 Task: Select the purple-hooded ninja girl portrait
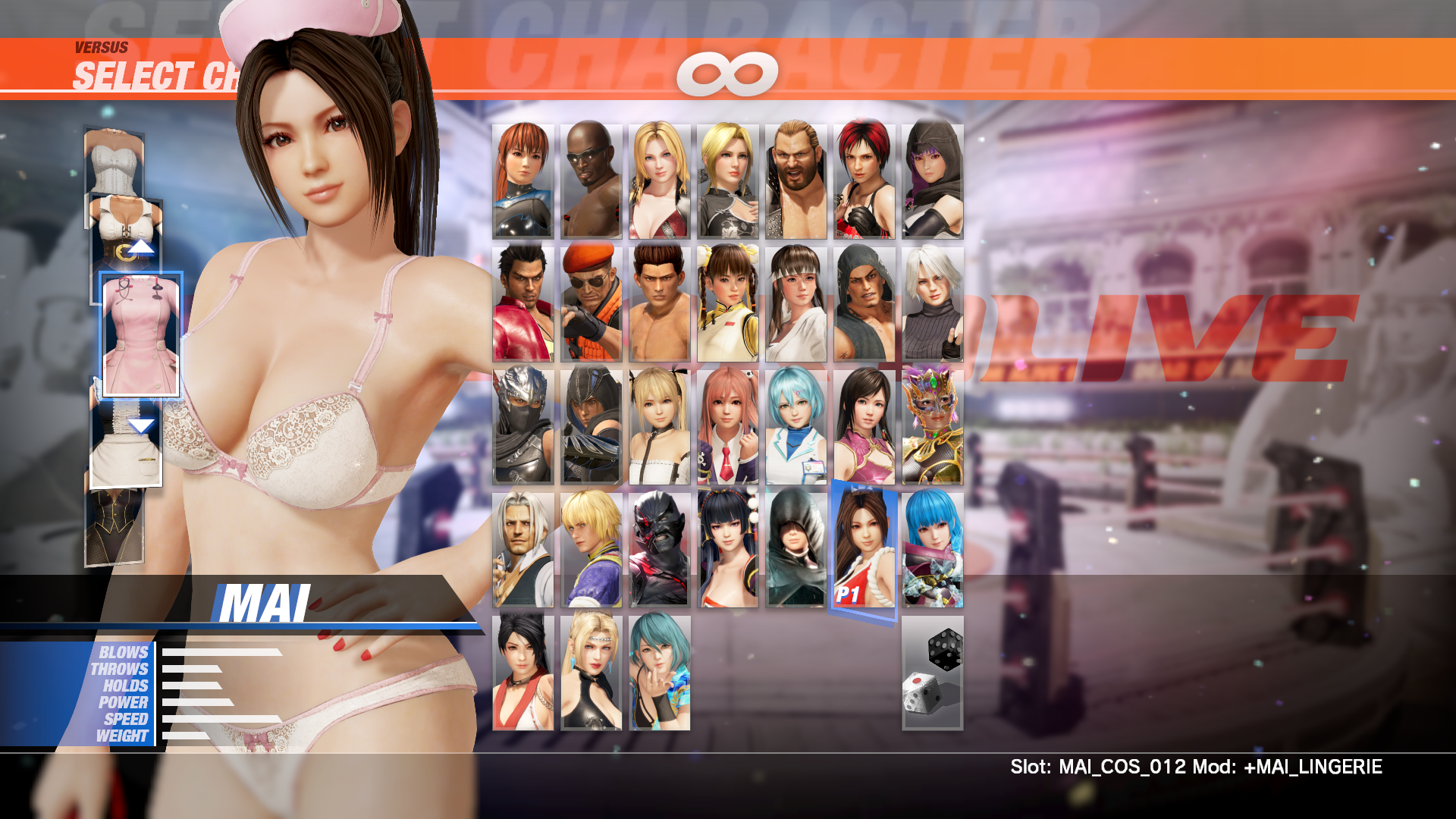tap(932, 181)
